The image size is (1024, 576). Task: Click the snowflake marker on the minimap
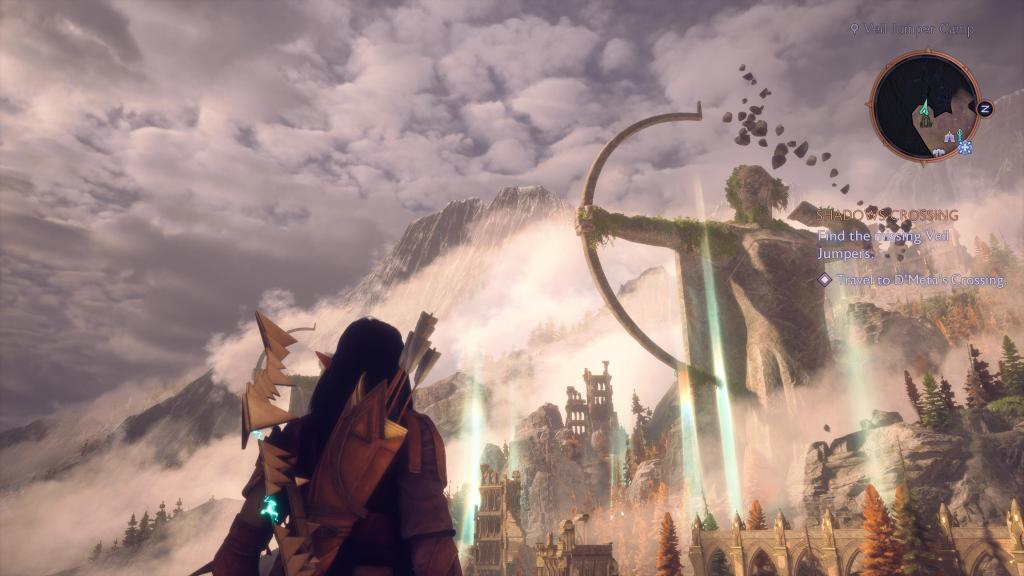click(965, 147)
